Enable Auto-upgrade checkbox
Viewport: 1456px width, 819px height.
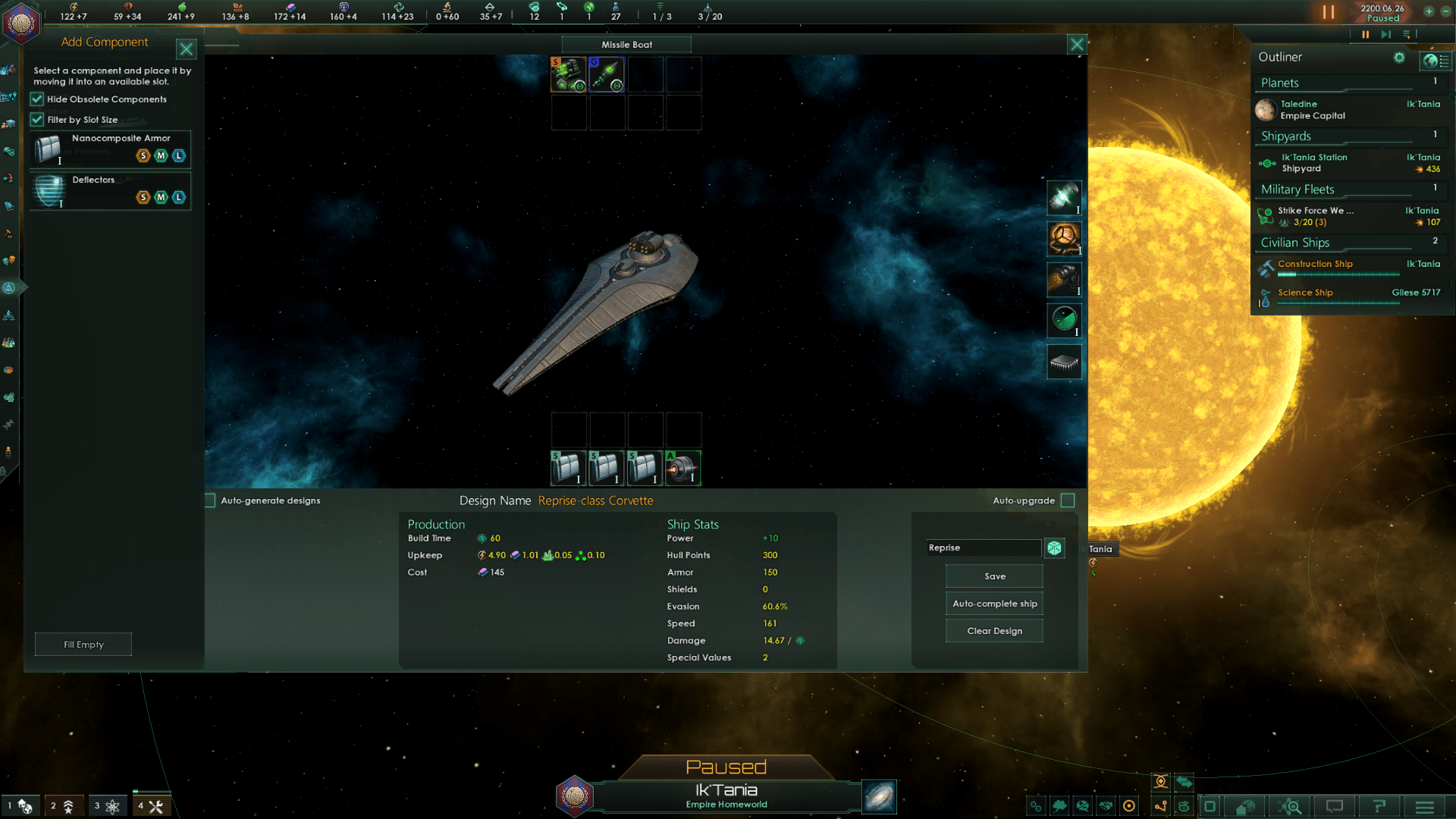click(1068, 500)
